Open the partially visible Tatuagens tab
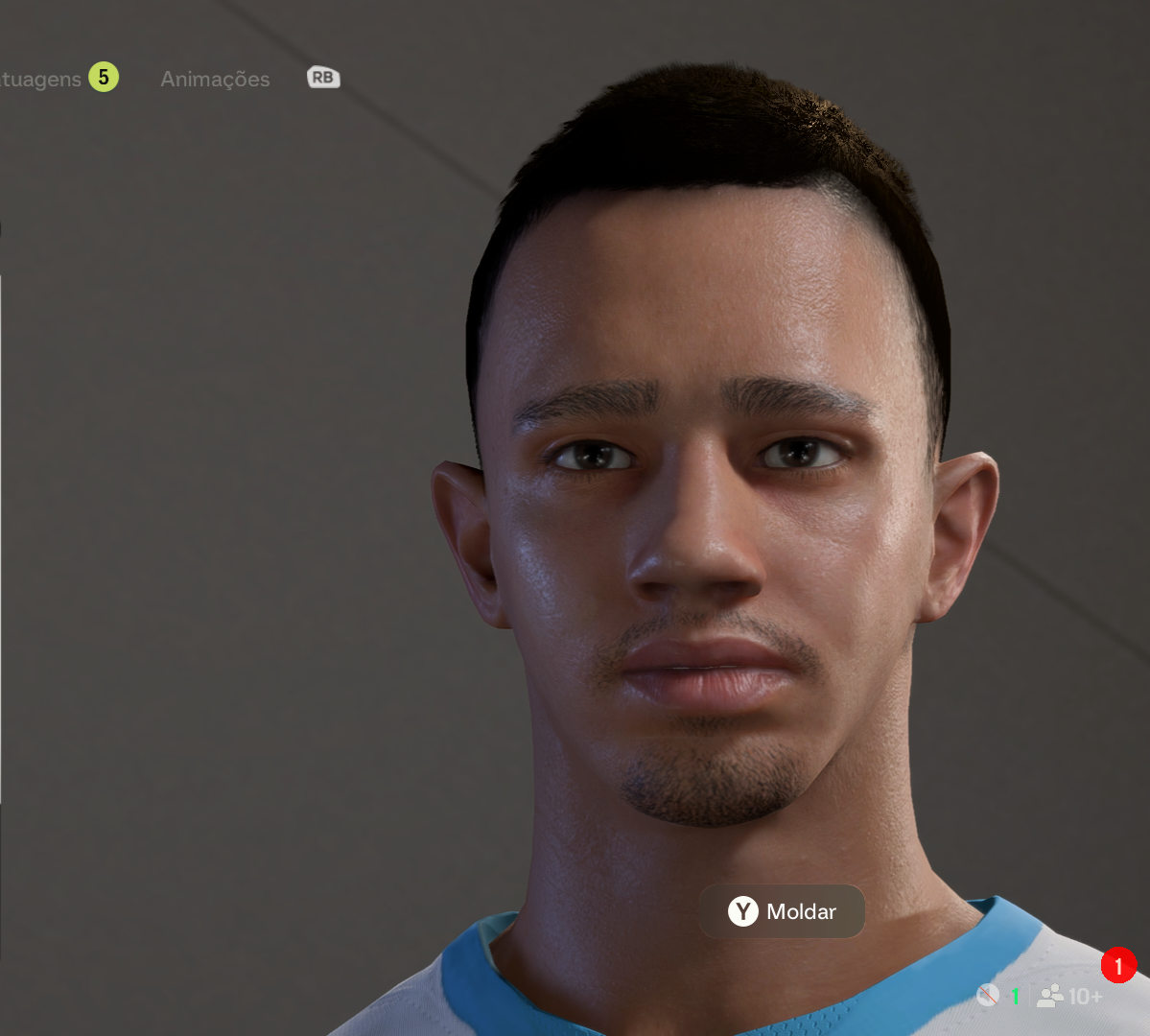Viewport: 1150px width, 1036px height. tap(41, 80)
